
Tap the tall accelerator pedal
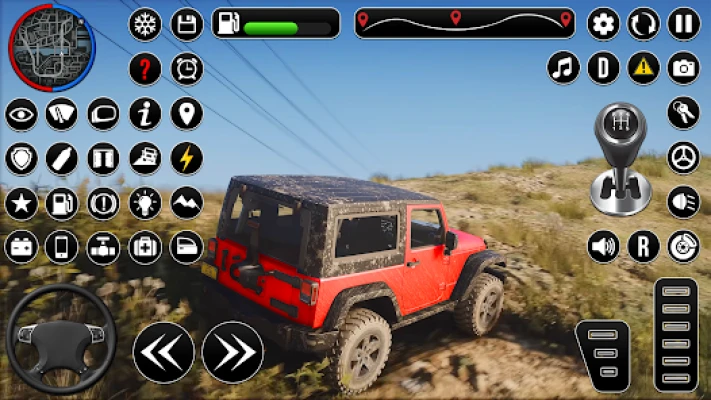676,335
